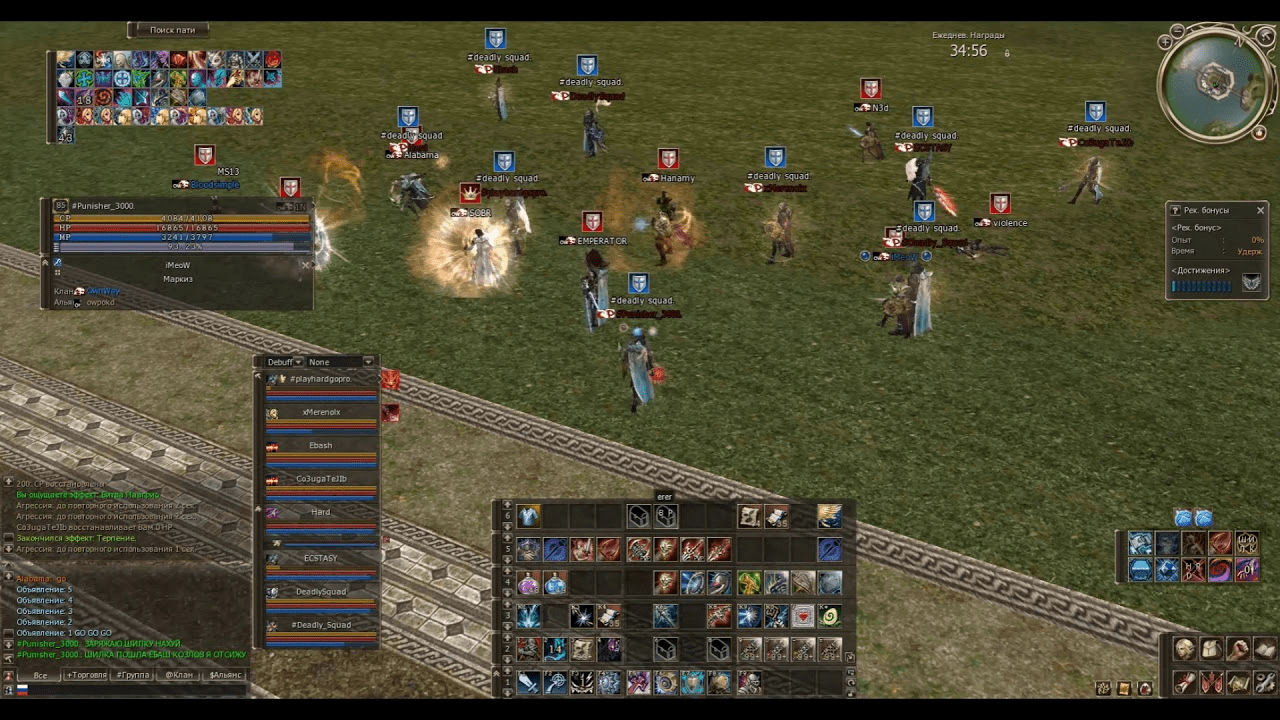This screenshot has width=1280, height=720.
Task: Switch to the "Все" chat tab
Action: 40,676
